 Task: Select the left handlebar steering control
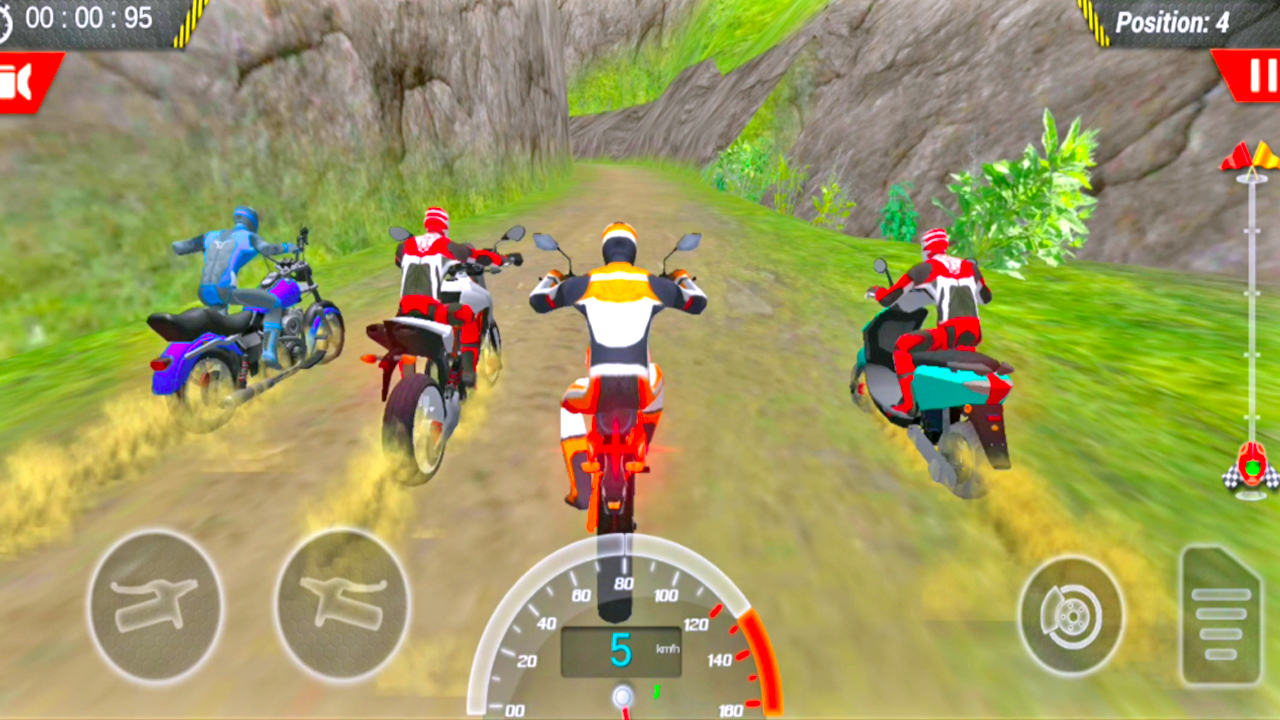click(x=155, y=605)
